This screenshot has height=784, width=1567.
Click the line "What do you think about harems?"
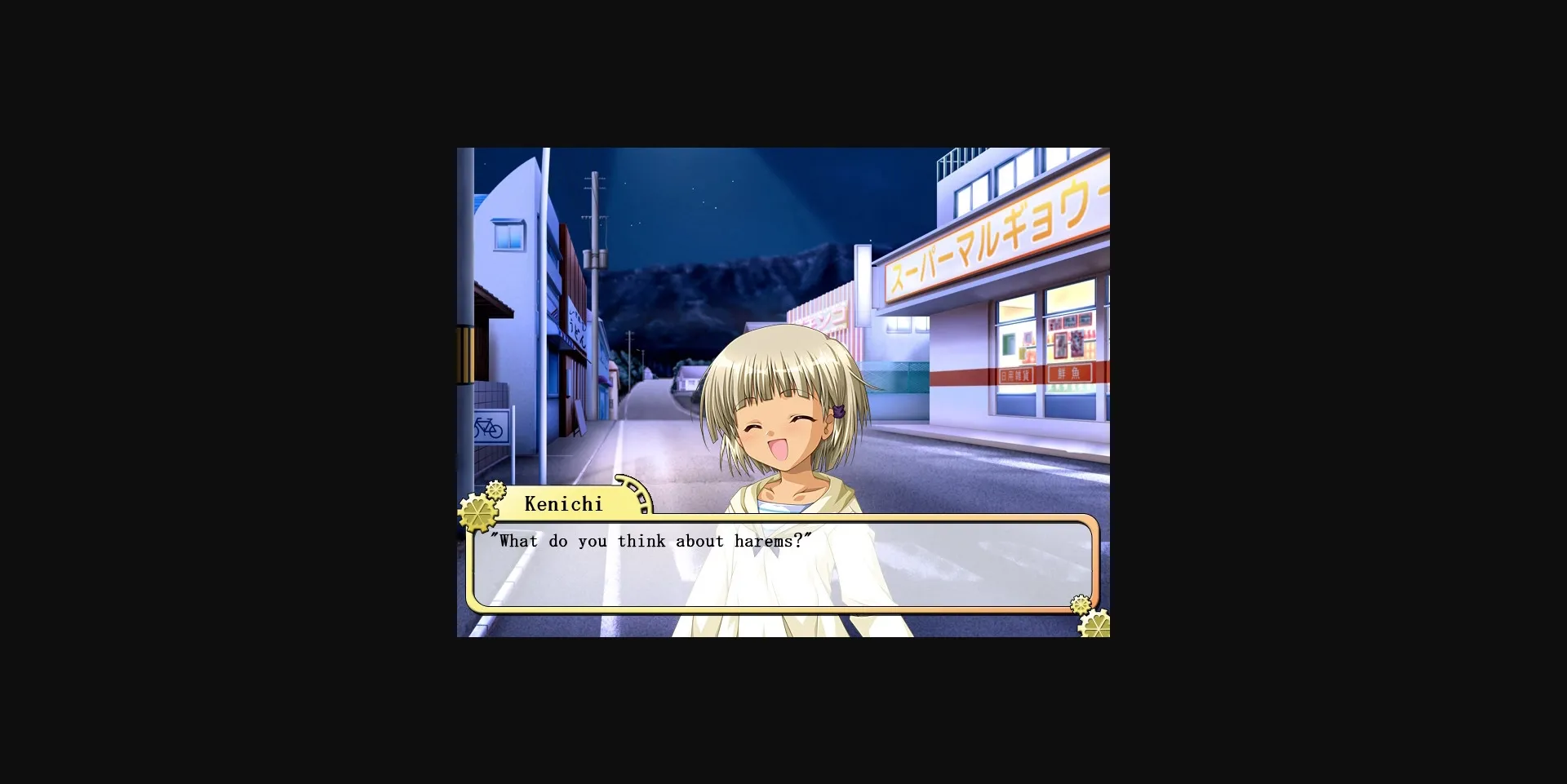point(649,541)
